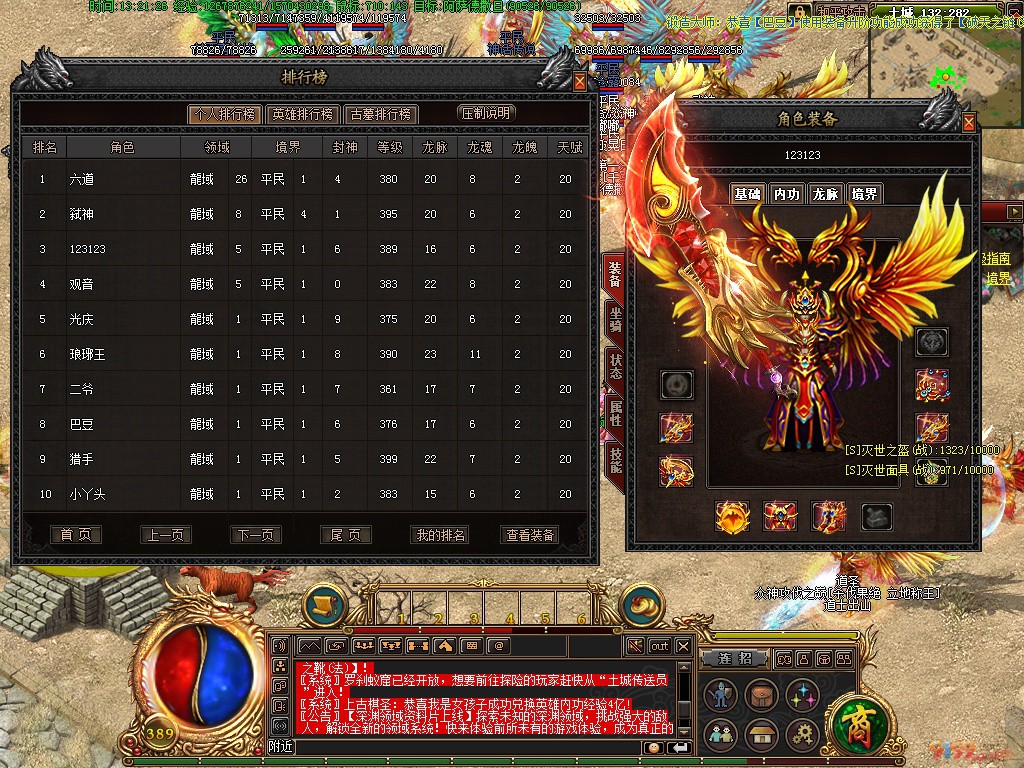The width and height of the screenshot is (1024, 768).
Task: Show my own rank with 我的排名
Action: (440, 535)
